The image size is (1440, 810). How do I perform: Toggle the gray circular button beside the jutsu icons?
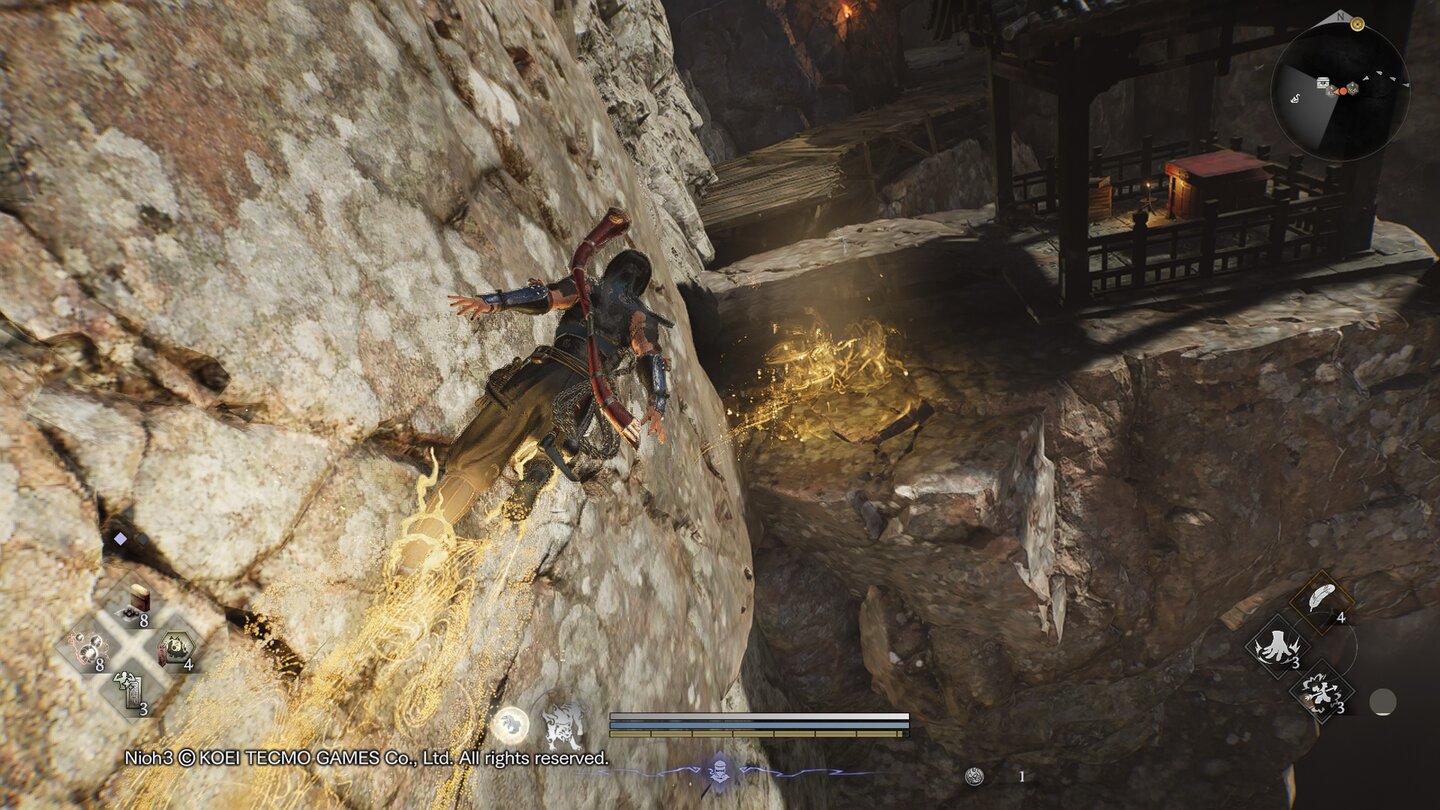point(1383,703)
